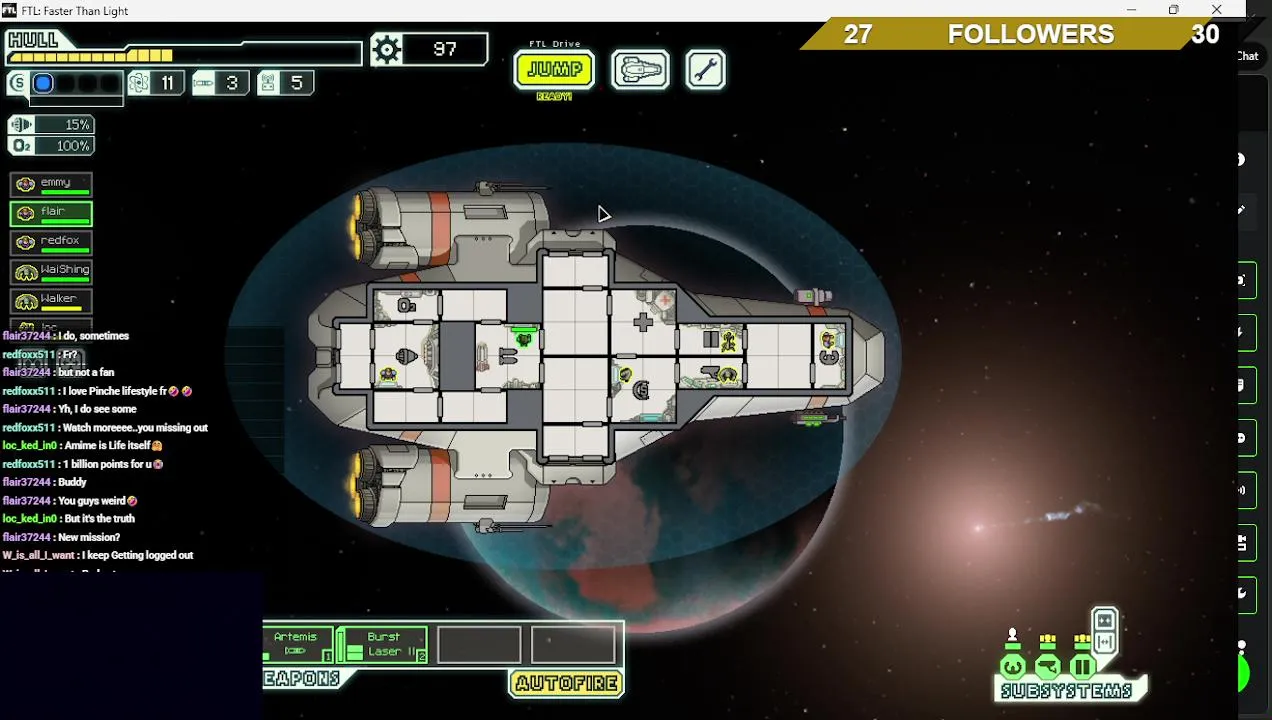Open the ship upgrades screen

(640, 70)
